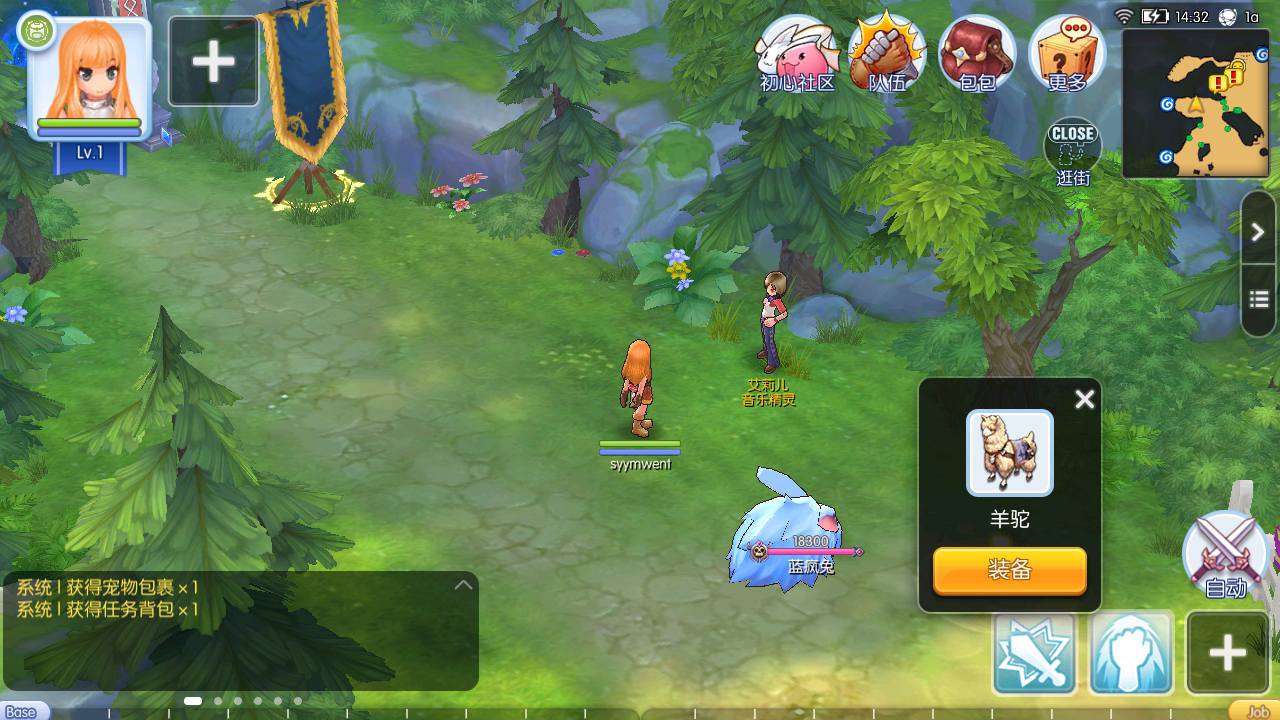Viewport: 1280px width, 720px height.
Task: Equip the alpaca with 装备 button
Action: point(1009,570)
